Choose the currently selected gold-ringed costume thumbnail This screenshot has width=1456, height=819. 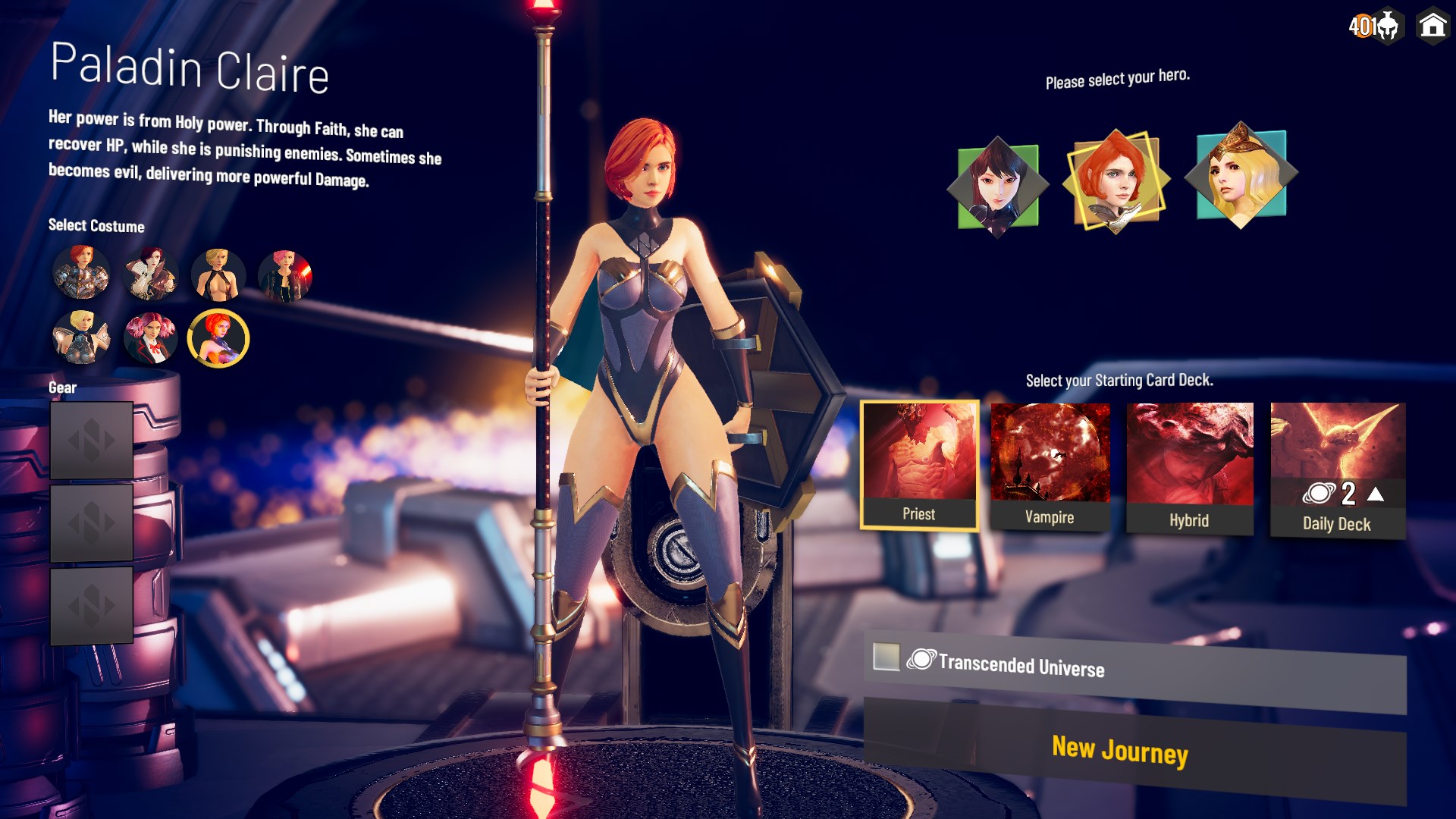coord(218,338)
